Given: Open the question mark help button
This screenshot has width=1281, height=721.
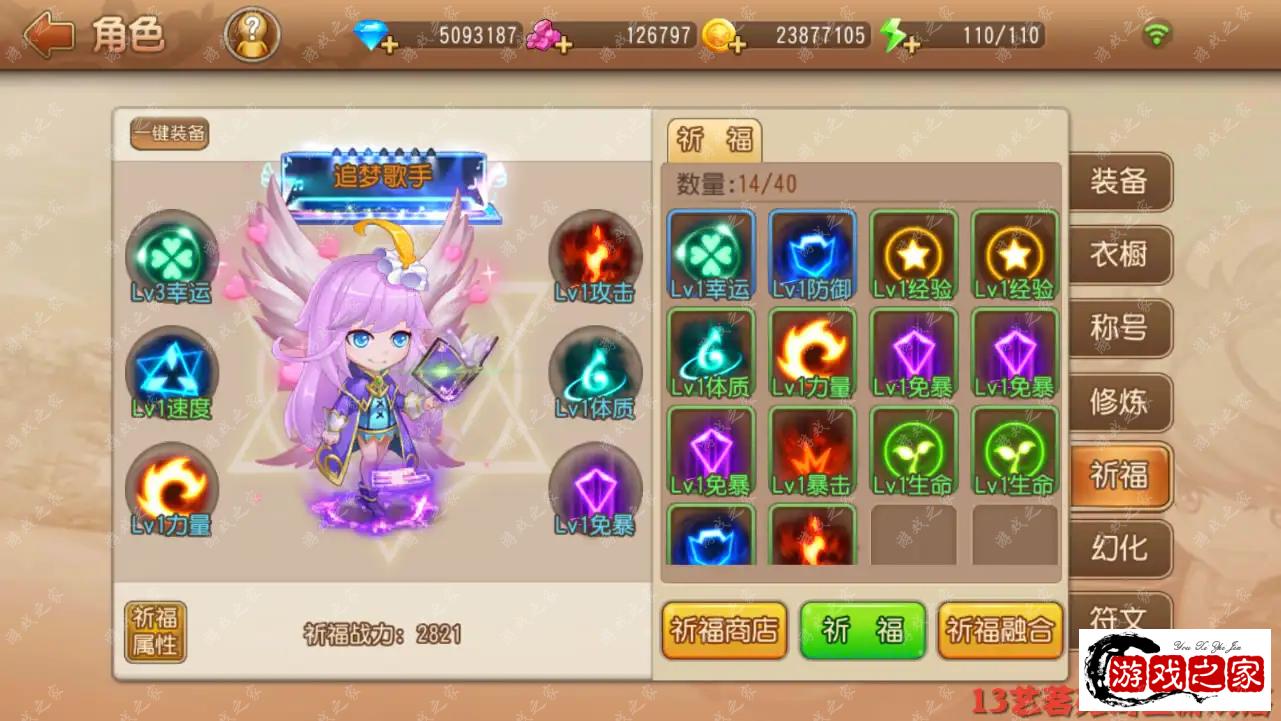Looking at the screenshot, I should 252,36.
